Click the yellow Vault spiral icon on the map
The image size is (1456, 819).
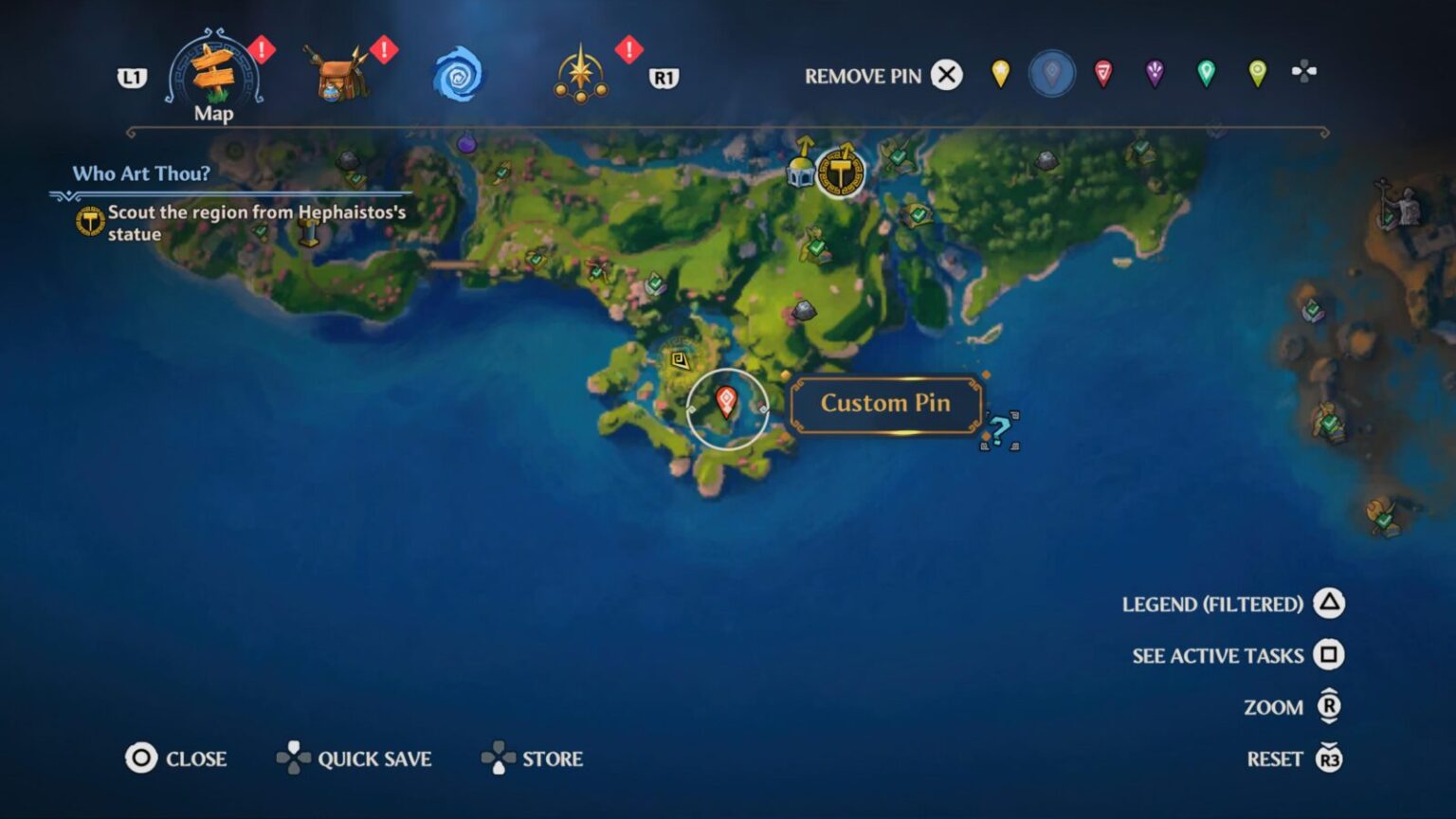(x=679, y=358)
